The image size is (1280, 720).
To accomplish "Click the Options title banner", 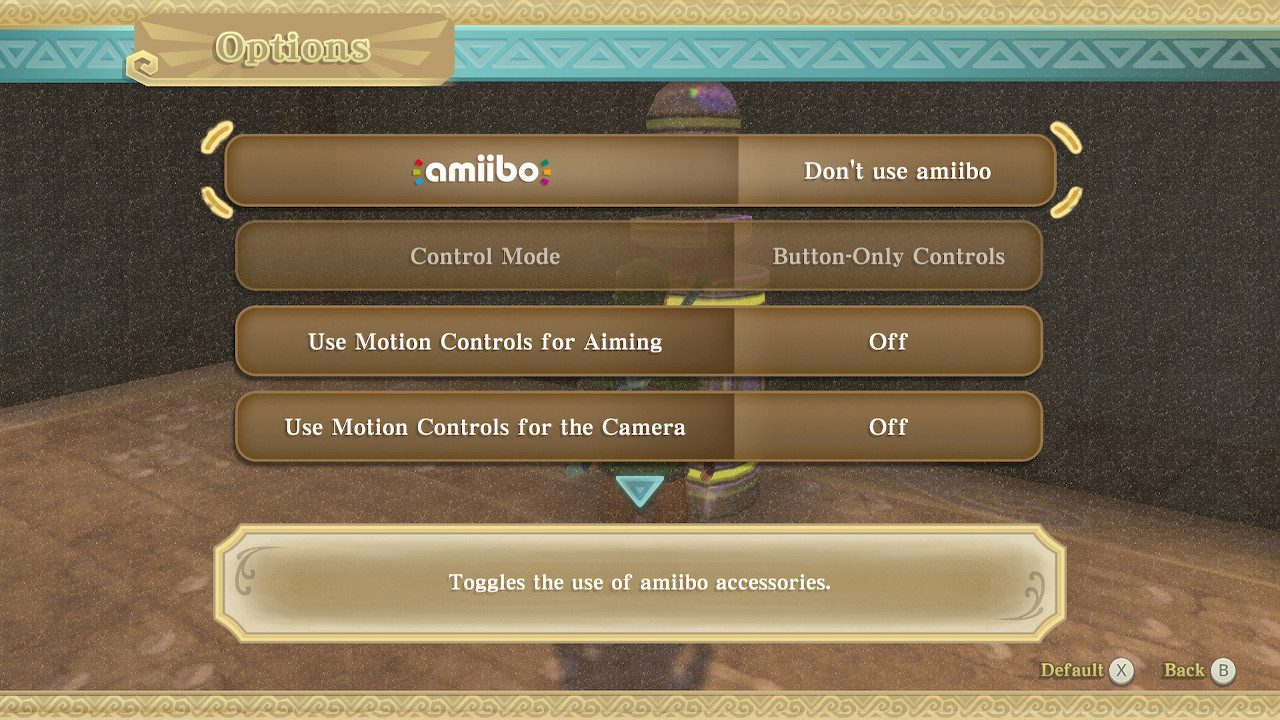I will point(293,47).
